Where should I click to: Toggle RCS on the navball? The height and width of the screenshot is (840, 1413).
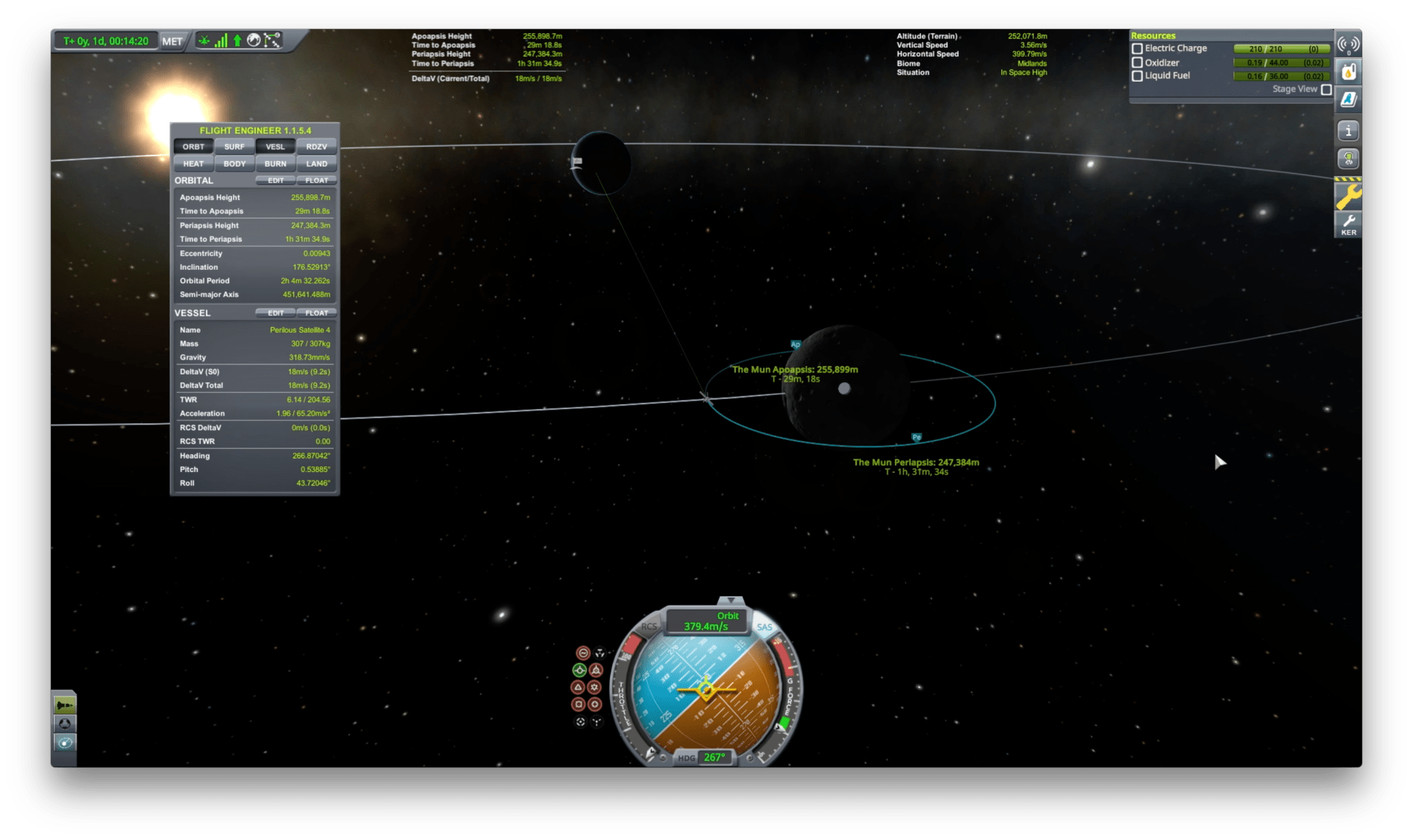(x=649, y=627)
